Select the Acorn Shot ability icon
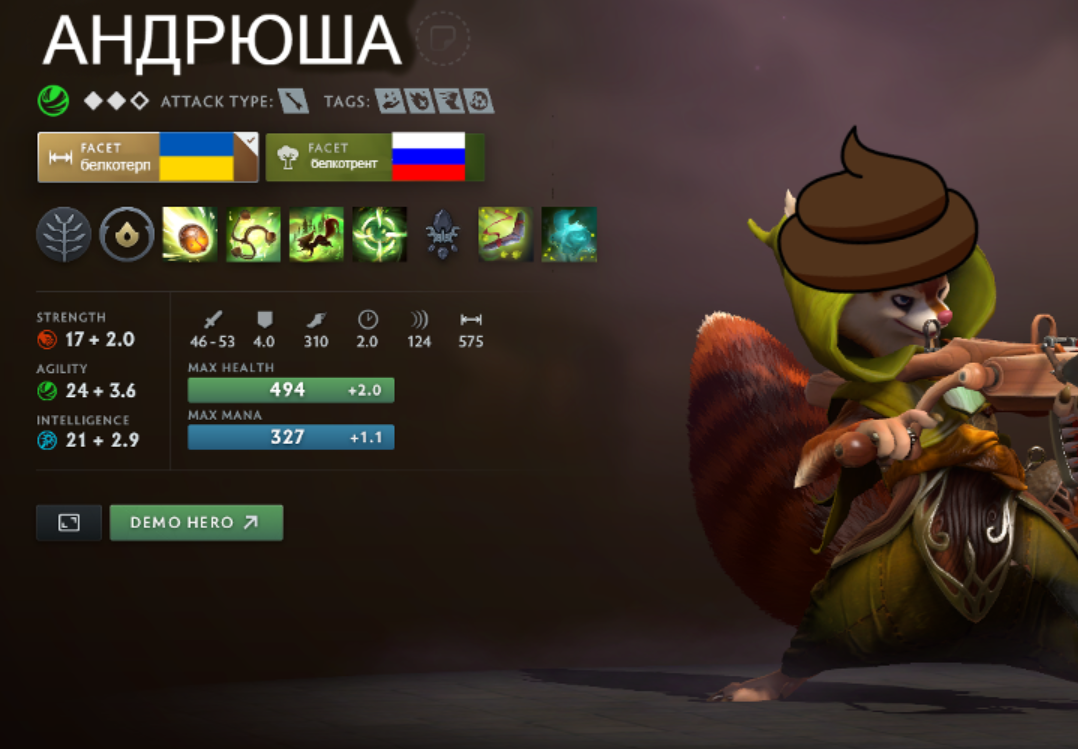Screen dimensions: 1078x749 [190, 235]
